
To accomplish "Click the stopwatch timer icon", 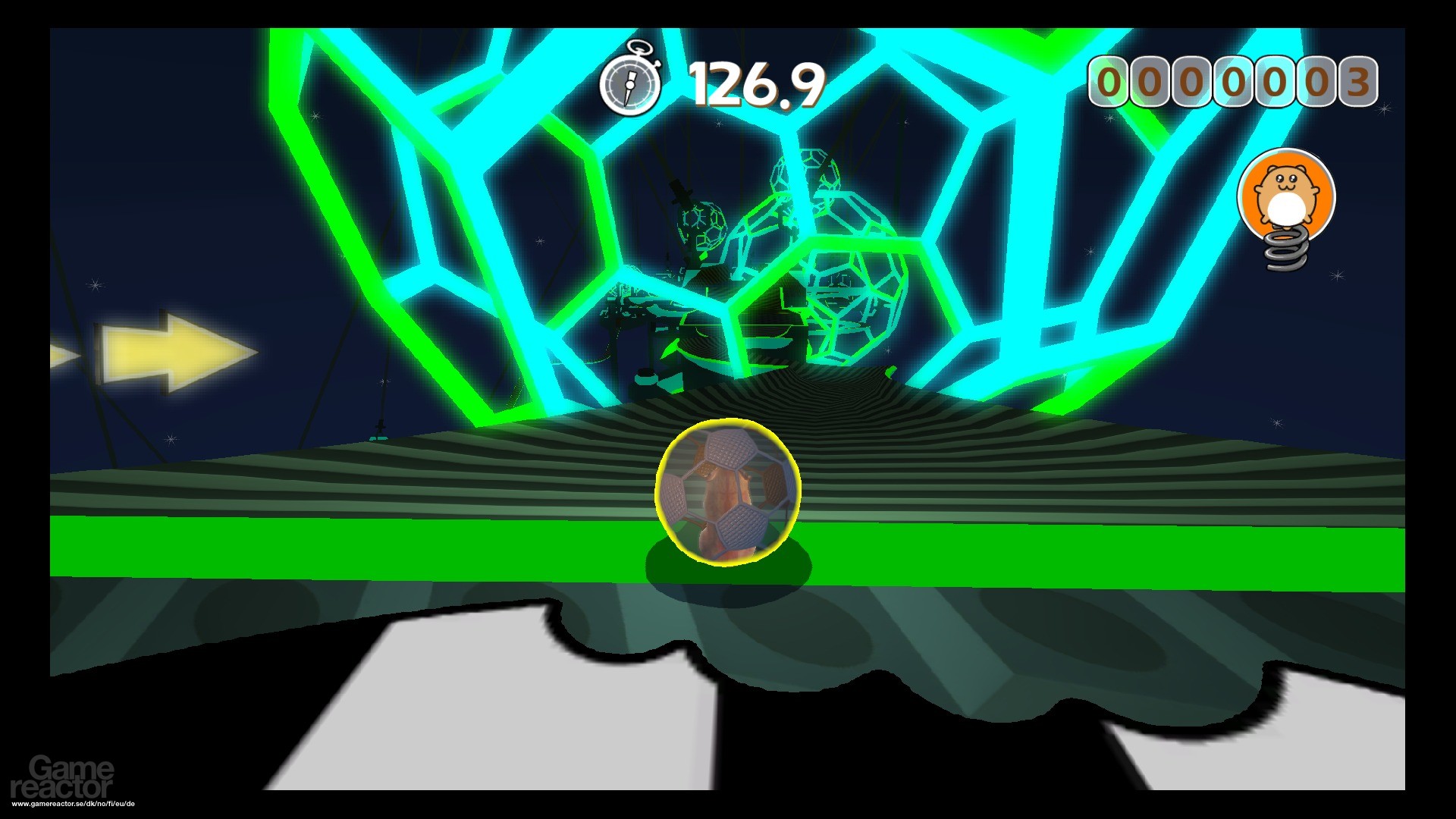I will click(x=629, y=83).
